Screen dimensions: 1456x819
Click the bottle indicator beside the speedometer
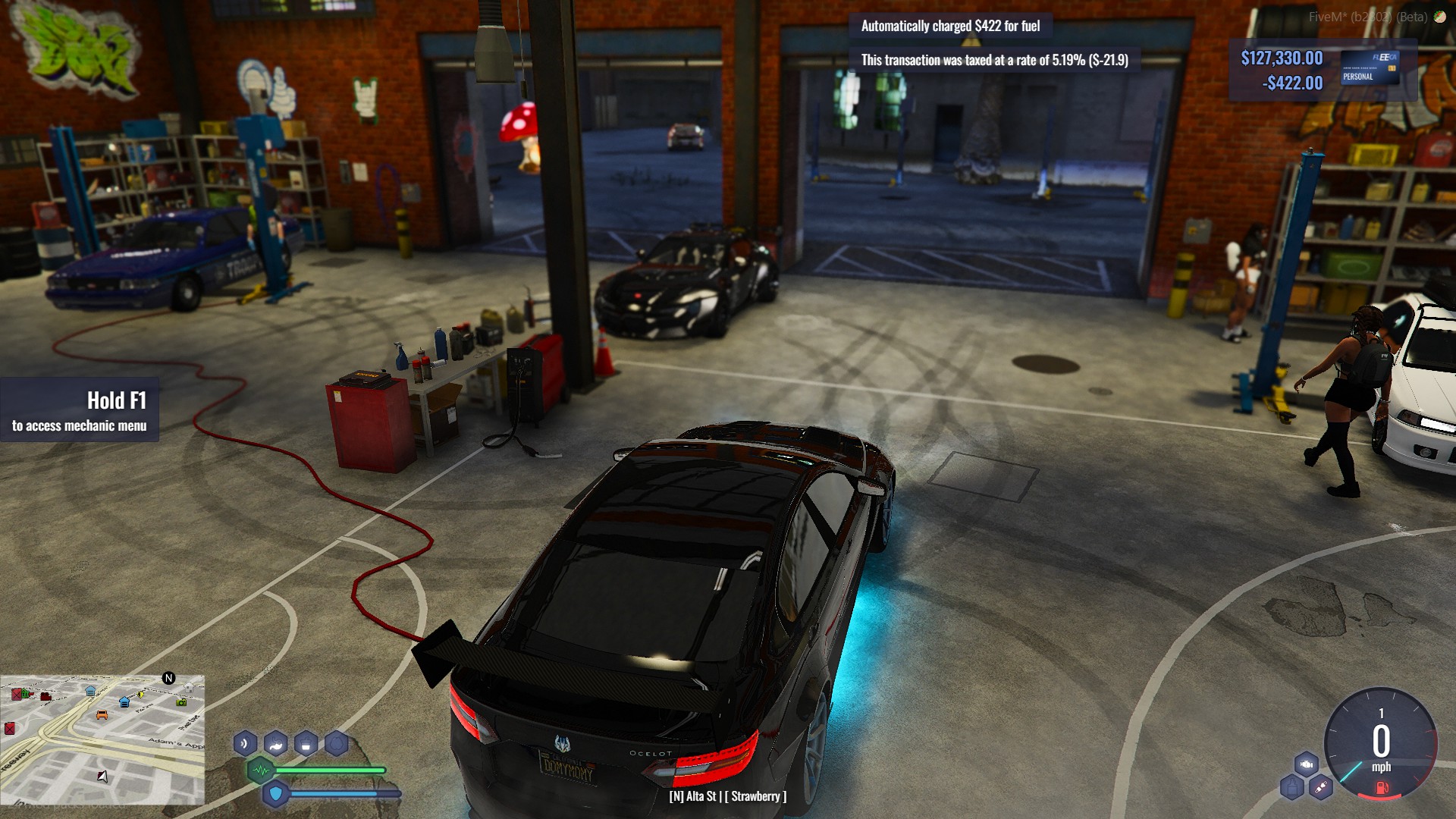tap(1291, 788)
